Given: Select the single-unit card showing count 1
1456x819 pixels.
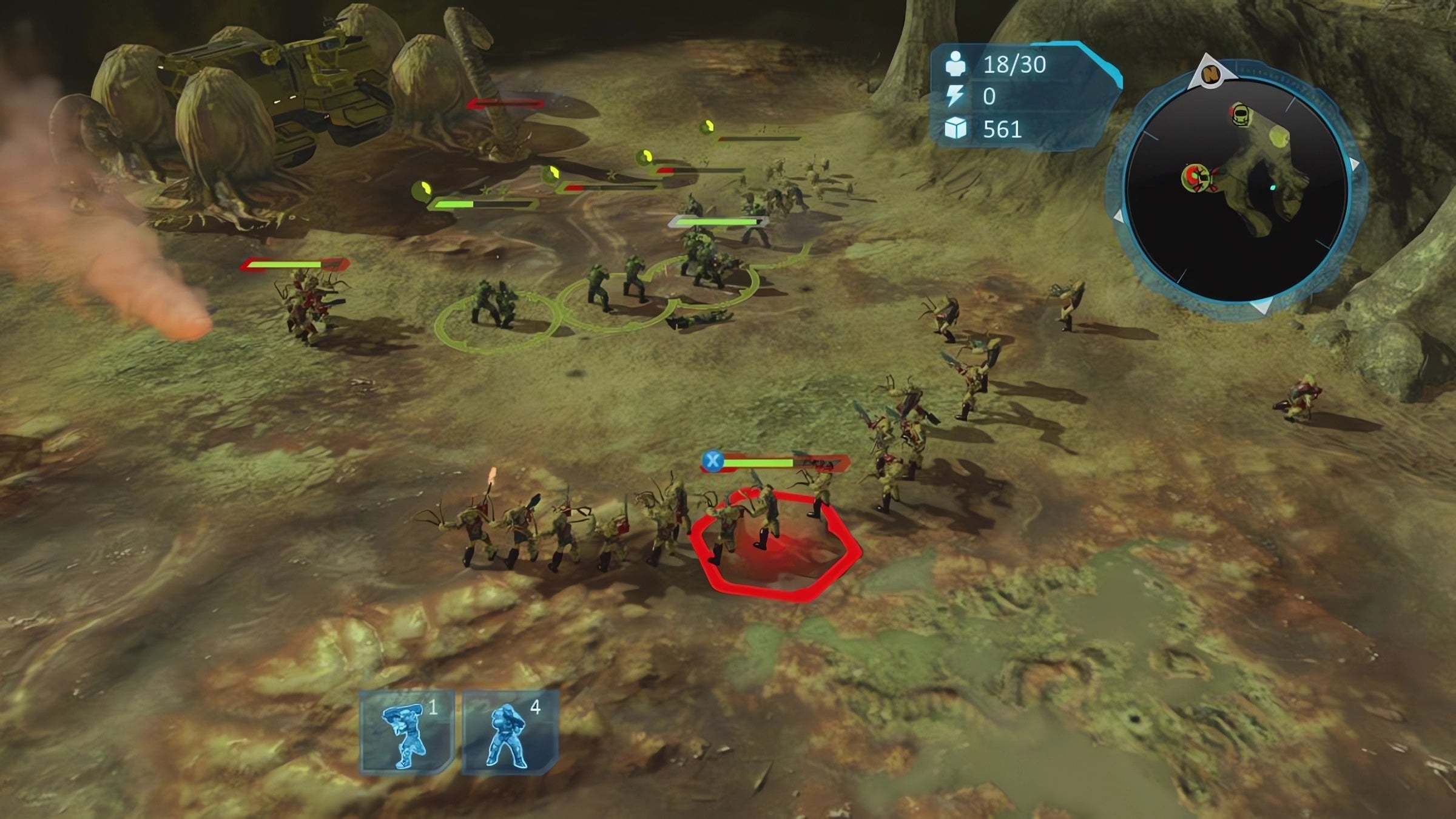Looking at the screenshot, I should [x=406, y=732].
